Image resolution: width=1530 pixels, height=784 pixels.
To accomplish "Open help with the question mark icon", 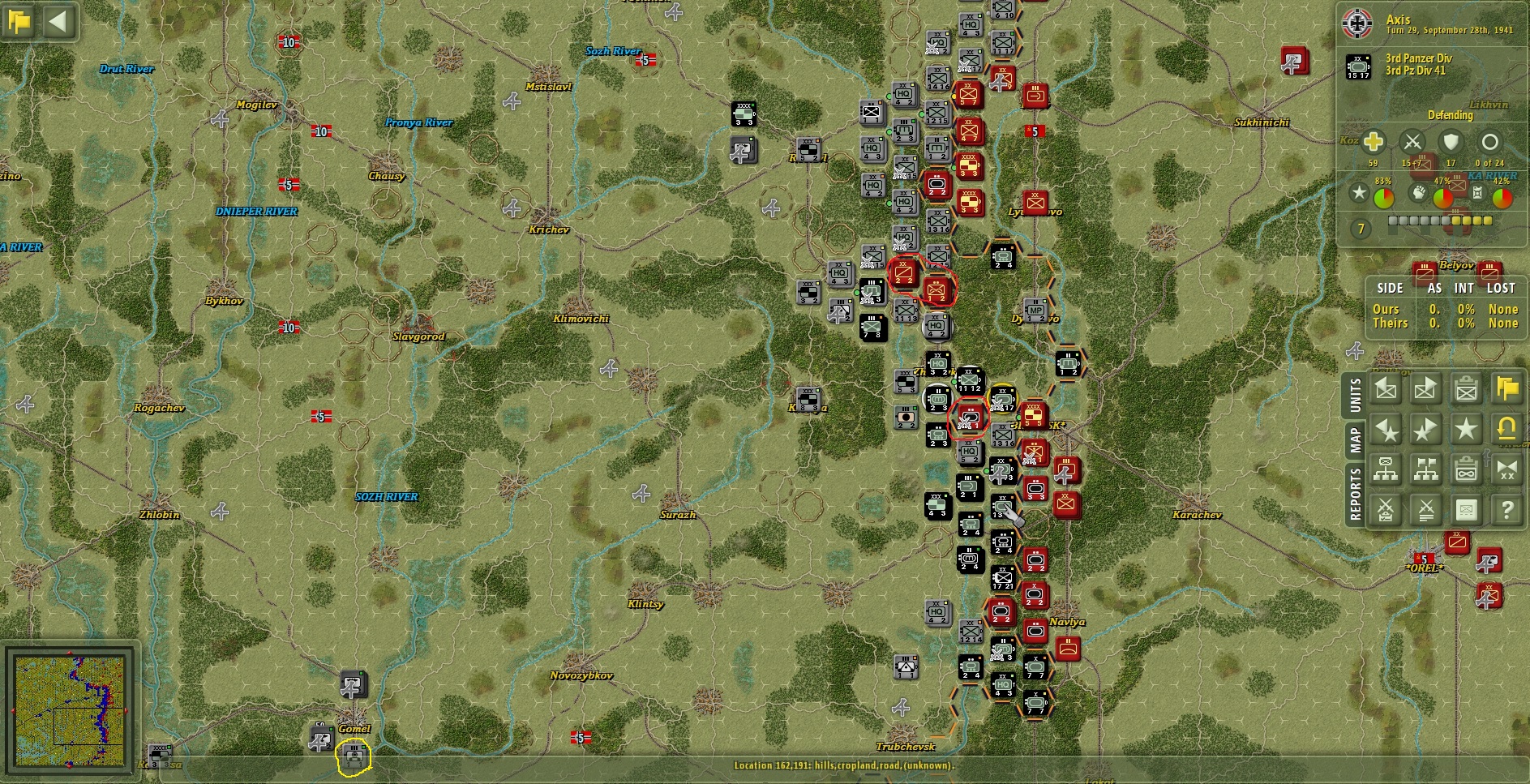I will click(1506, 510).
